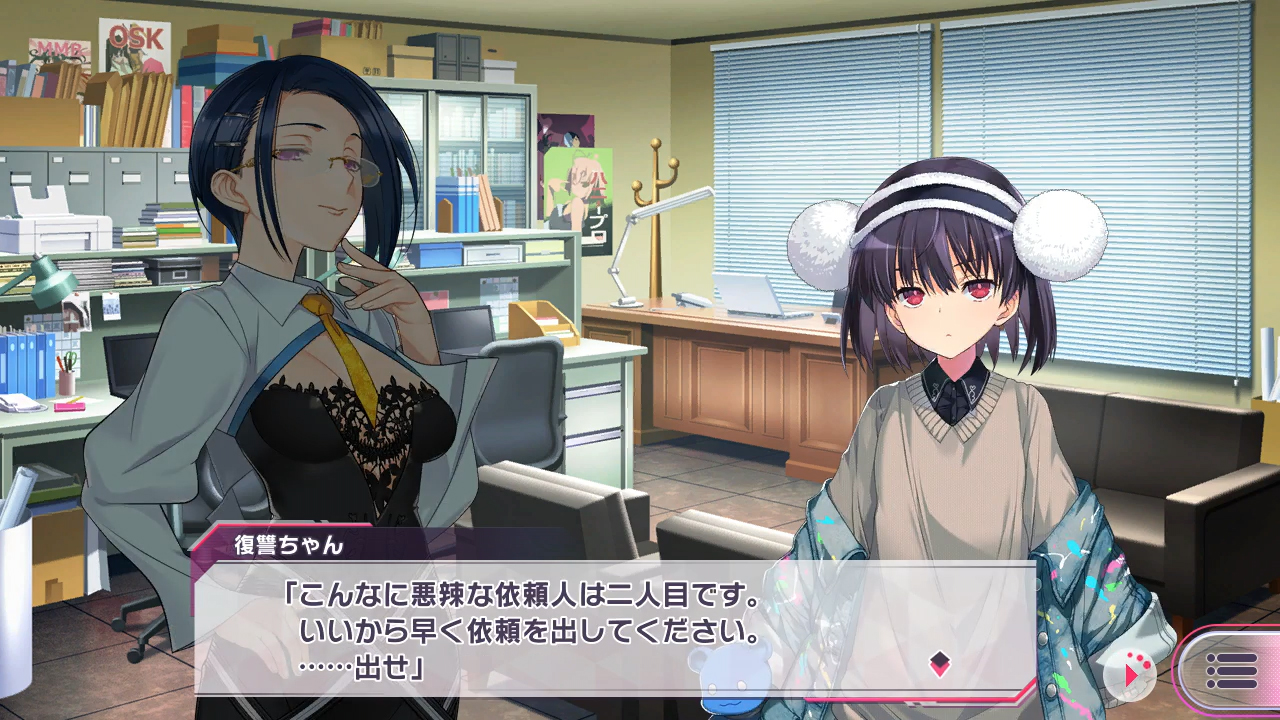This screenshot has height=720, width=1280.
Task: Advance dialogue via the diamond continue indicator
Action: [x=939, y=663]
